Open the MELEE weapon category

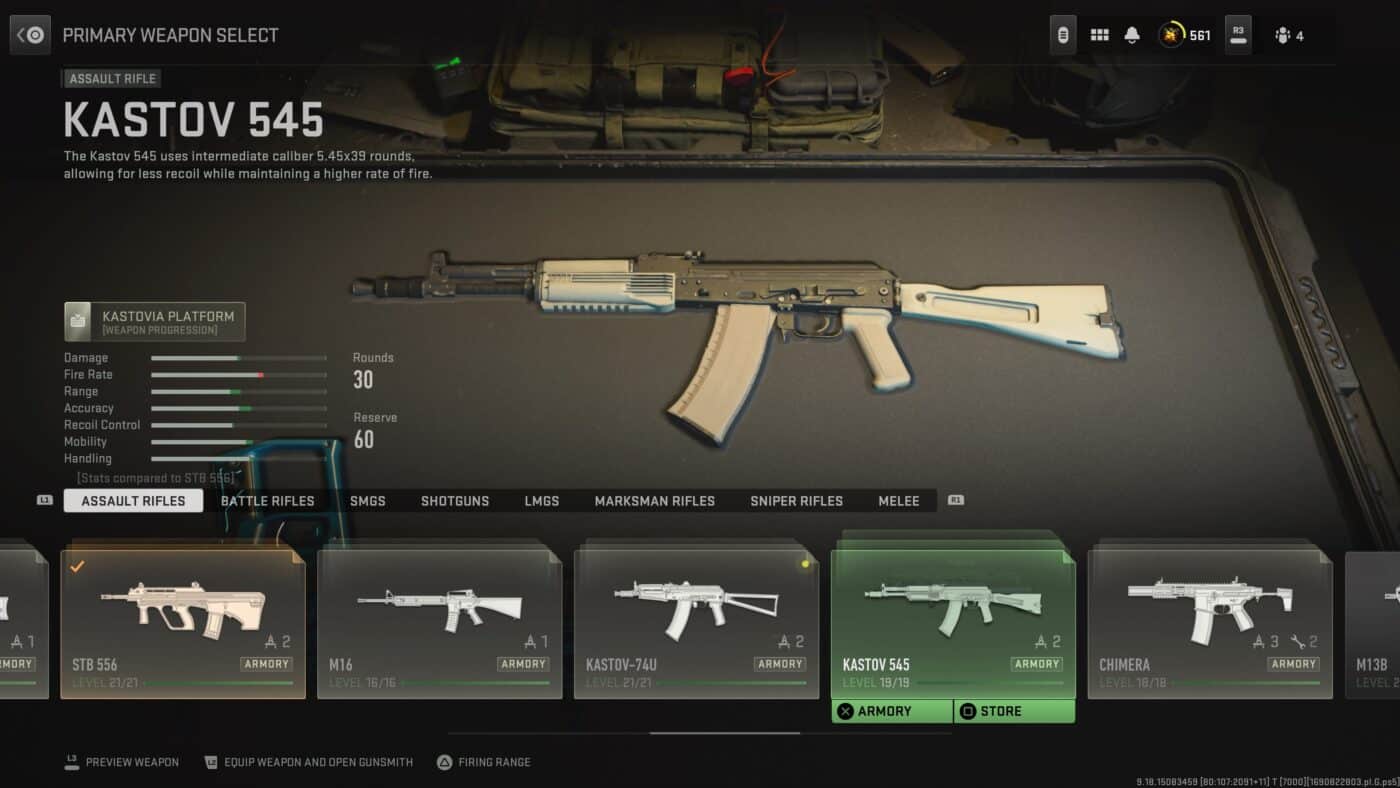tap(898, 500)
